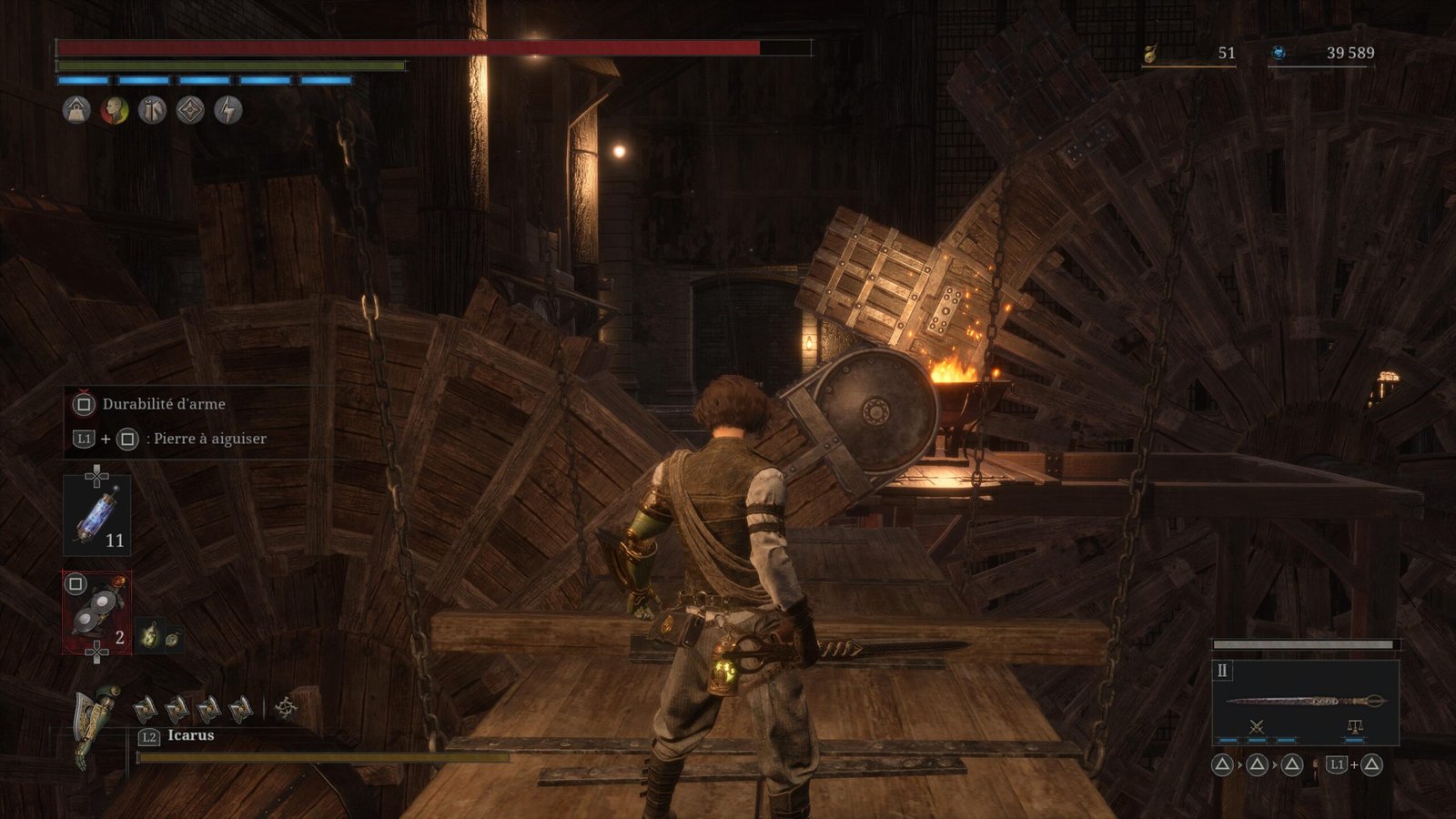The height and width of the screenshot is (819, 1456).
Task: Select the equipped sword weapon panel
Action: [x=1305, y=702]
